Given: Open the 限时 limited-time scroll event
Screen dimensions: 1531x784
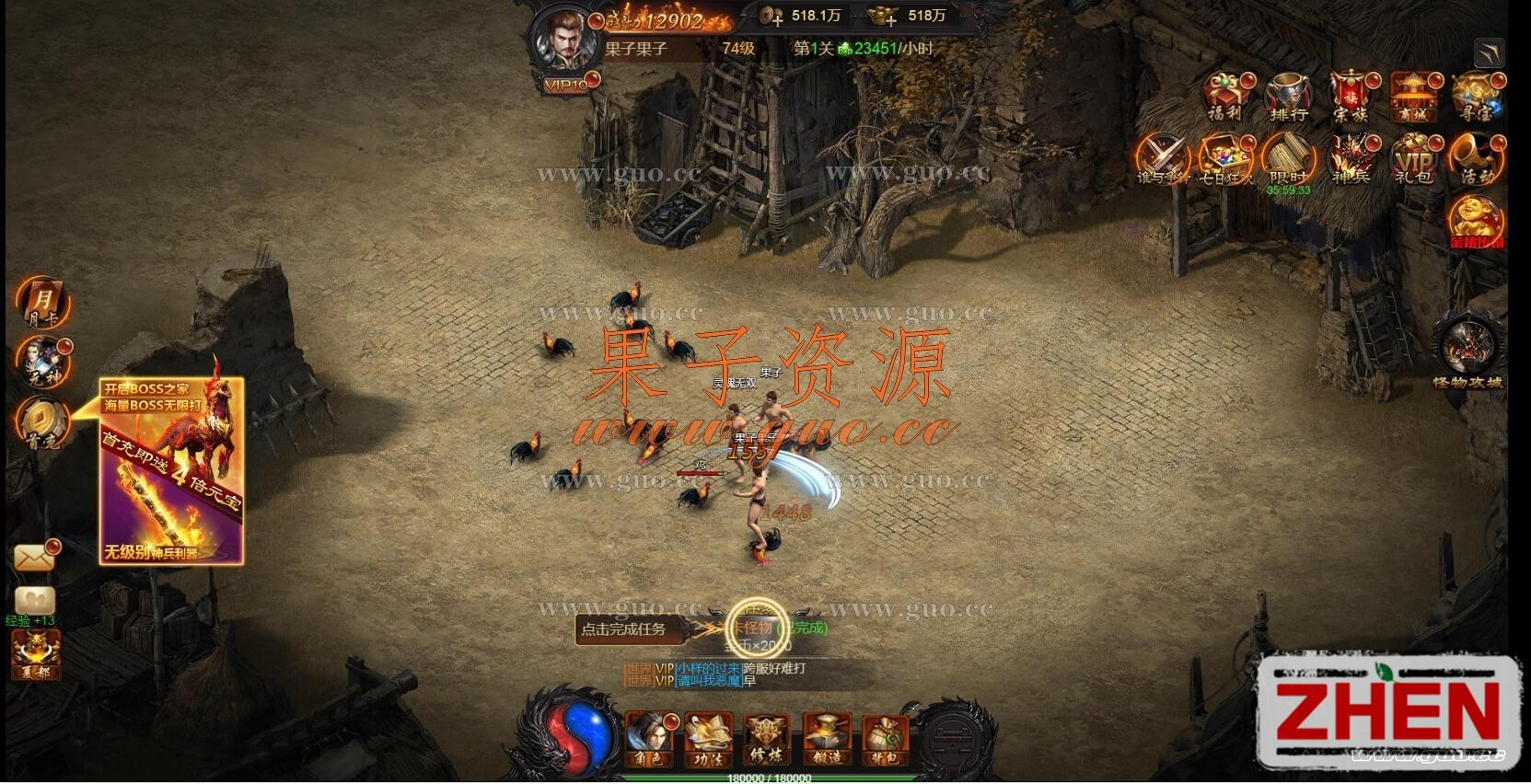Looking at the screenshot, I should (x=1287, y=158).
